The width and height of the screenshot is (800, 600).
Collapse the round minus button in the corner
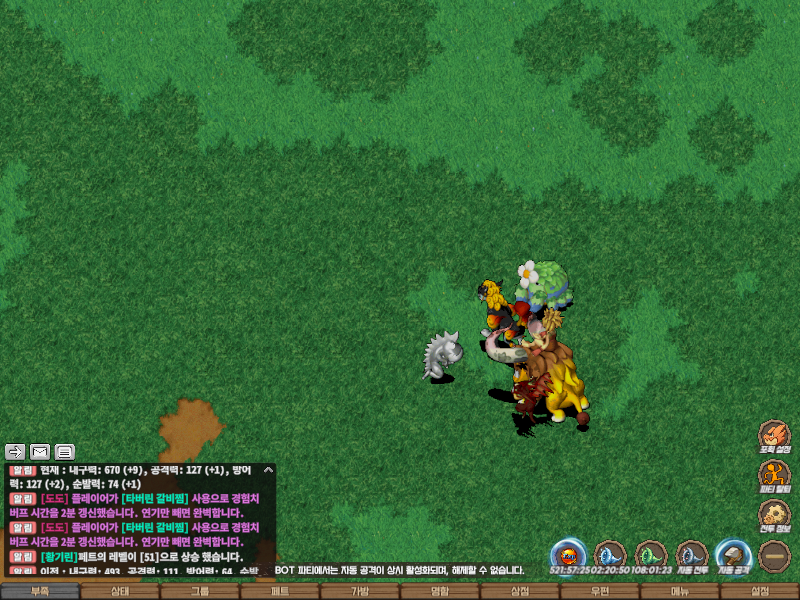[774, 555]
